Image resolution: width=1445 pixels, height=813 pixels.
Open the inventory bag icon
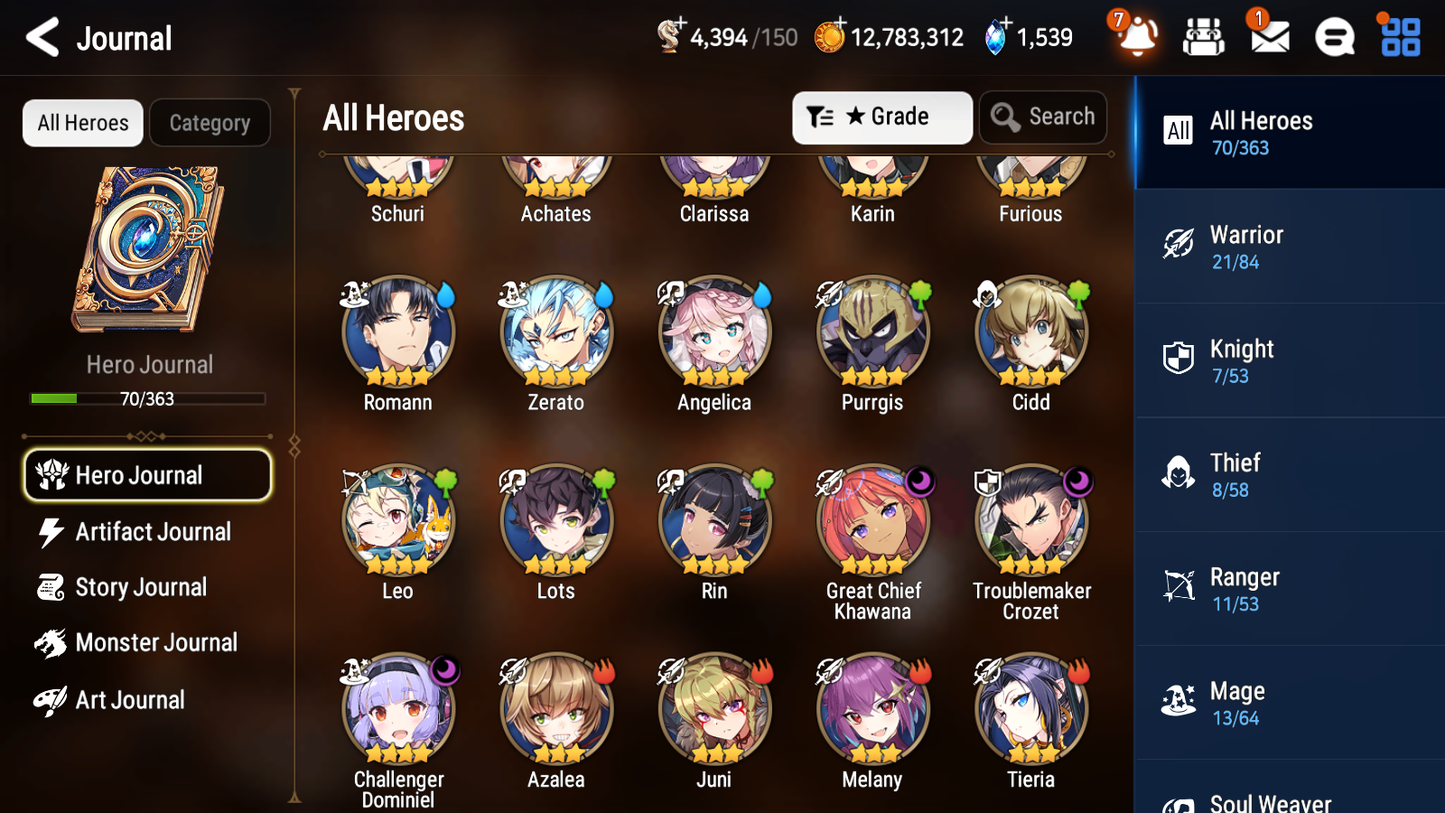point(1203,36)
